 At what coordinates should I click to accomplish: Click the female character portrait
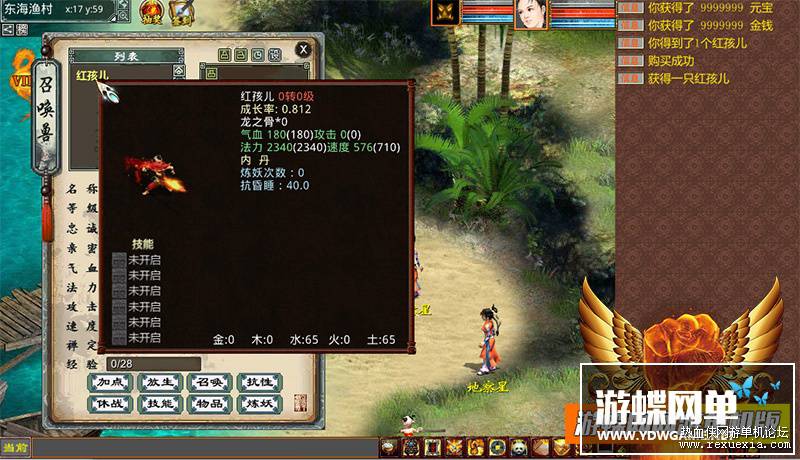point(531,14)
